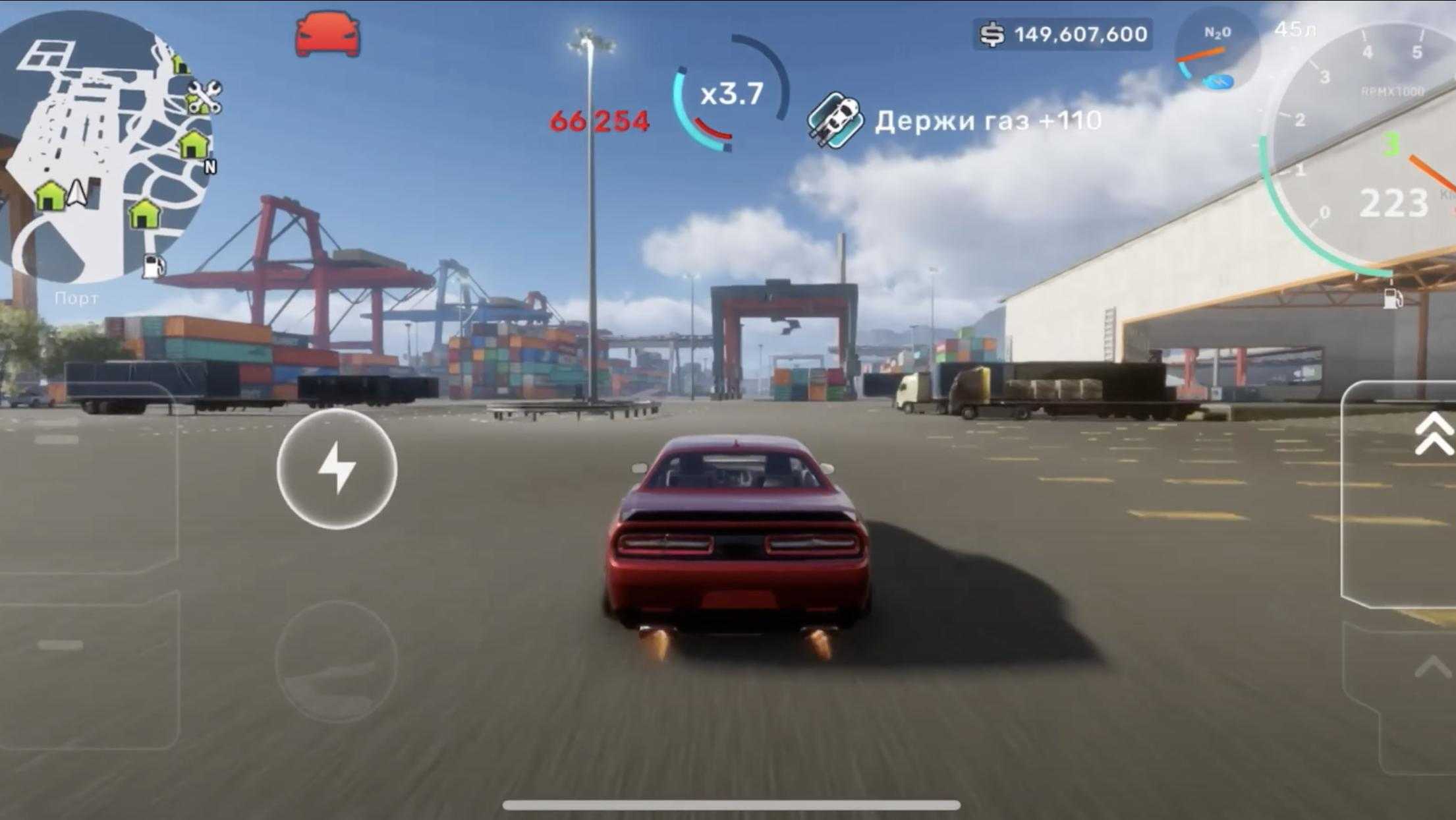Tap the red car icon
The image size is (1456, 820).
point(327,34)
